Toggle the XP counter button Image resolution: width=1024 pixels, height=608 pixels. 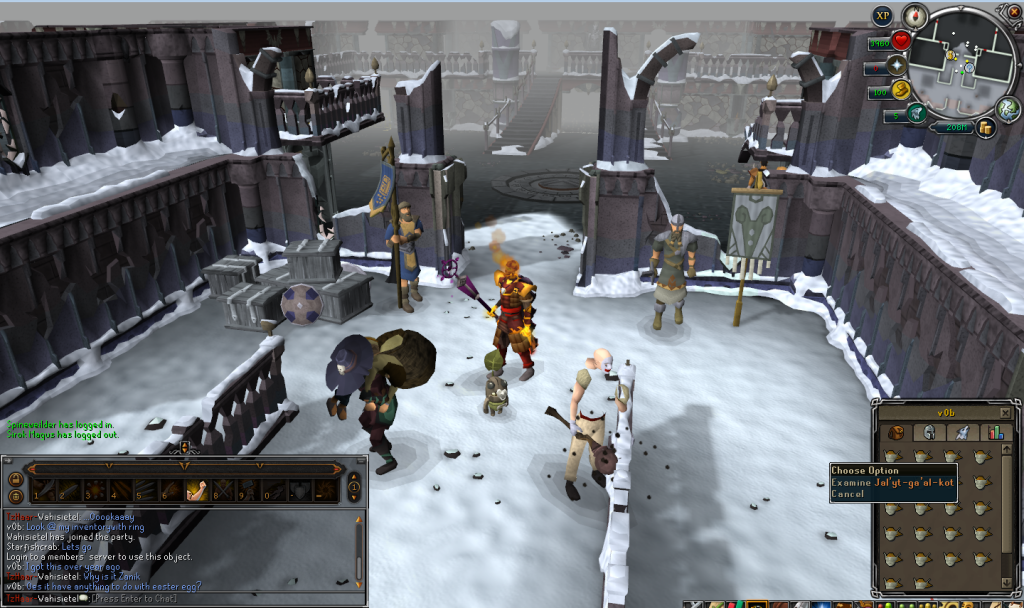882,16
